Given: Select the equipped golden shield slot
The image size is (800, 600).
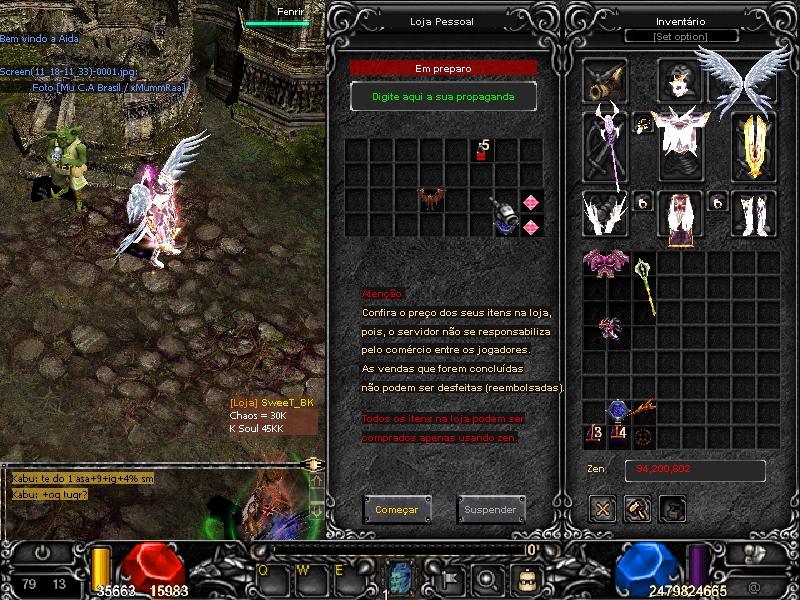Looking at the screenshot, I should click(x=754, y=146).
